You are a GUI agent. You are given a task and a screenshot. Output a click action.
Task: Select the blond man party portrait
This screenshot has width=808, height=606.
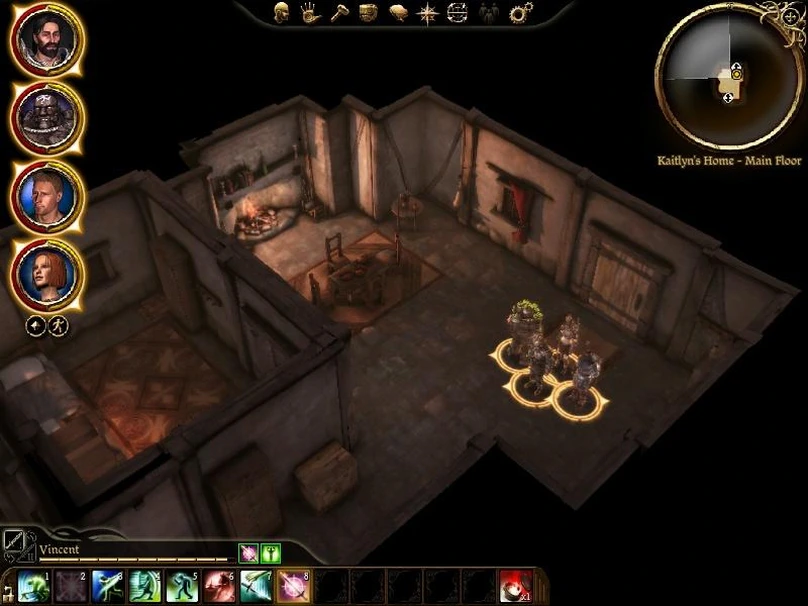(x=47, y=194)
